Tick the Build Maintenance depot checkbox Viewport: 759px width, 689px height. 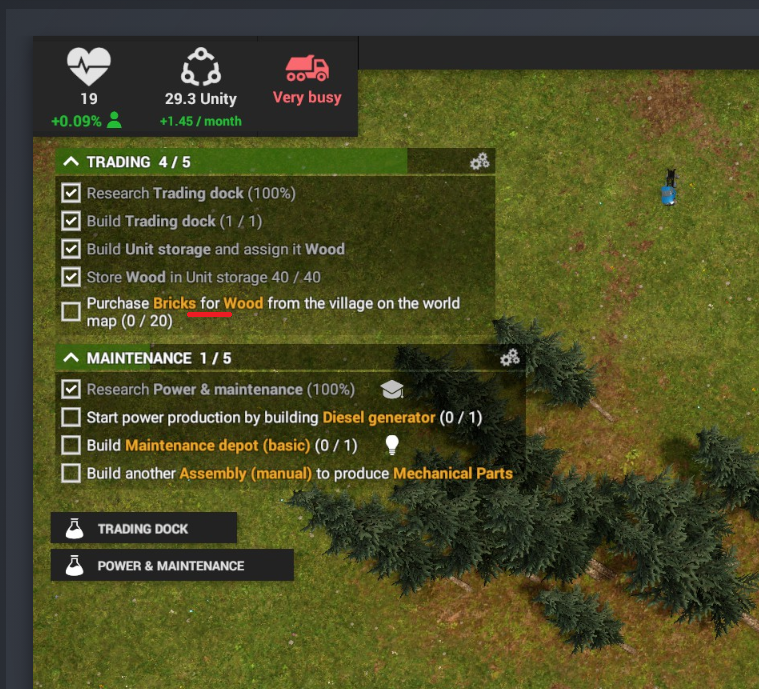point(71,445)
